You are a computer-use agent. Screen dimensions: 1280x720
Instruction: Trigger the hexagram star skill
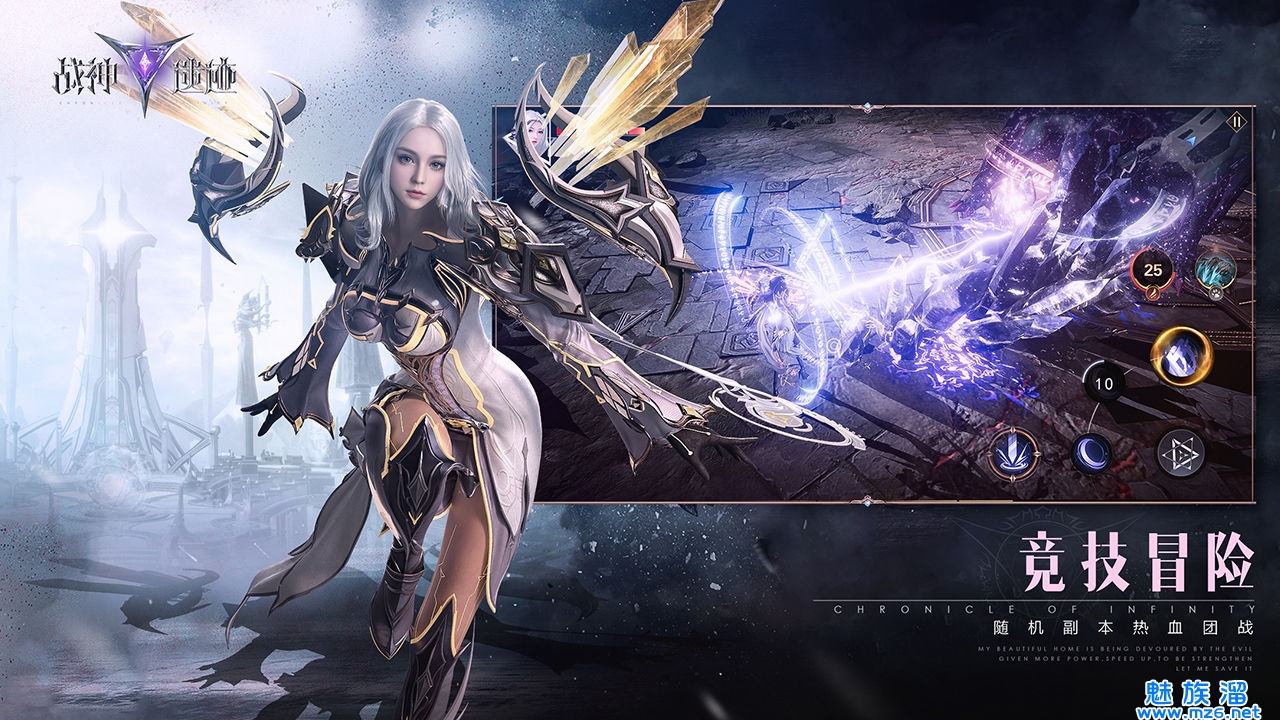coord(1180,454)
